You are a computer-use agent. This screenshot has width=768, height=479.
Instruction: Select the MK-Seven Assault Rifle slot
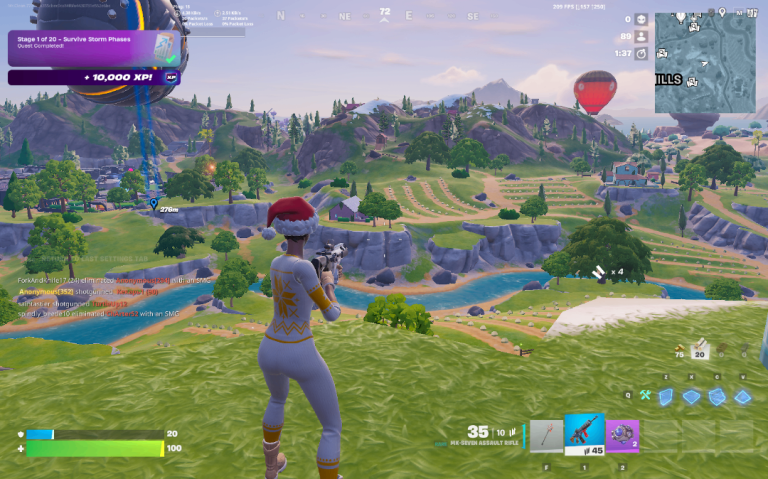point(584,435)
